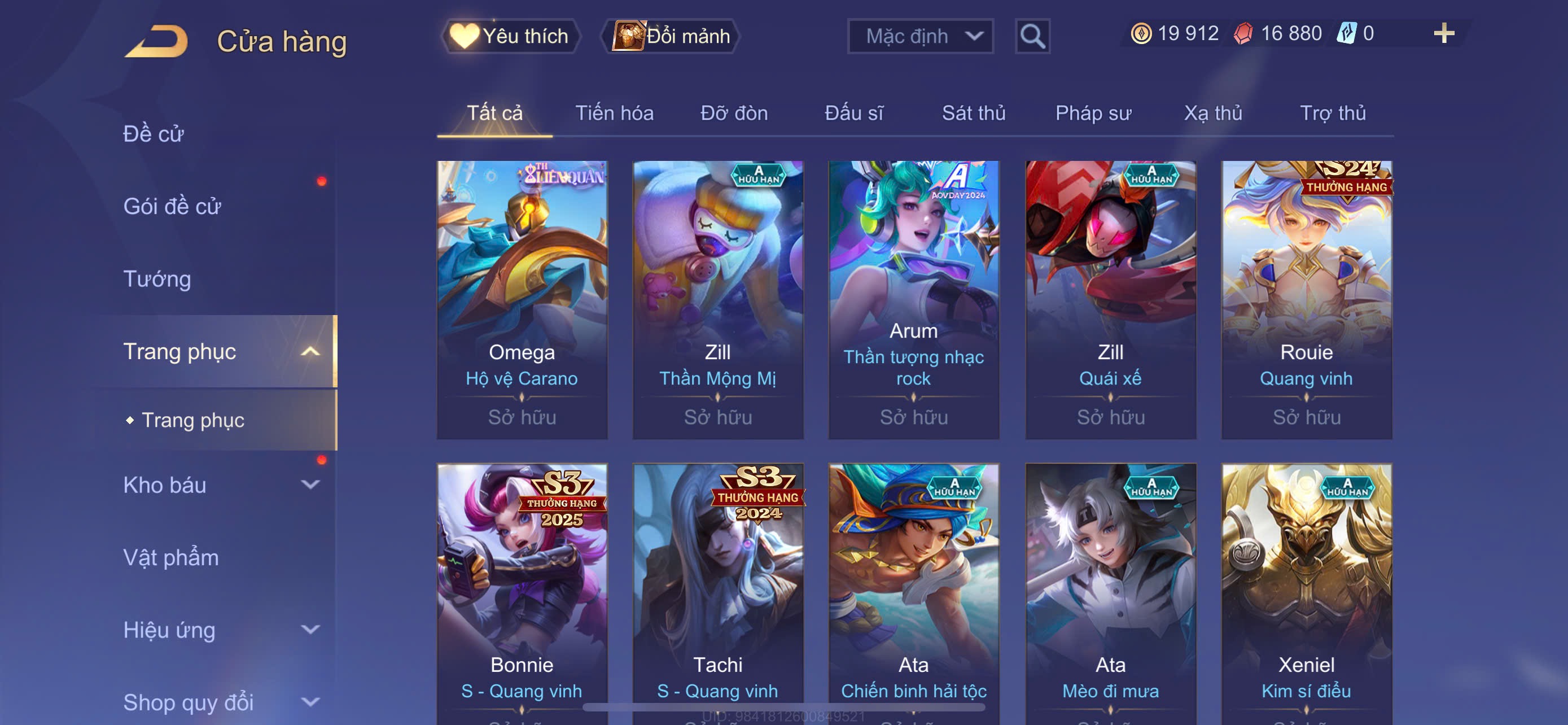
Task: Switch to the Đỡ đòn tab
Action: pyautogui.click(x=733, y=113)
